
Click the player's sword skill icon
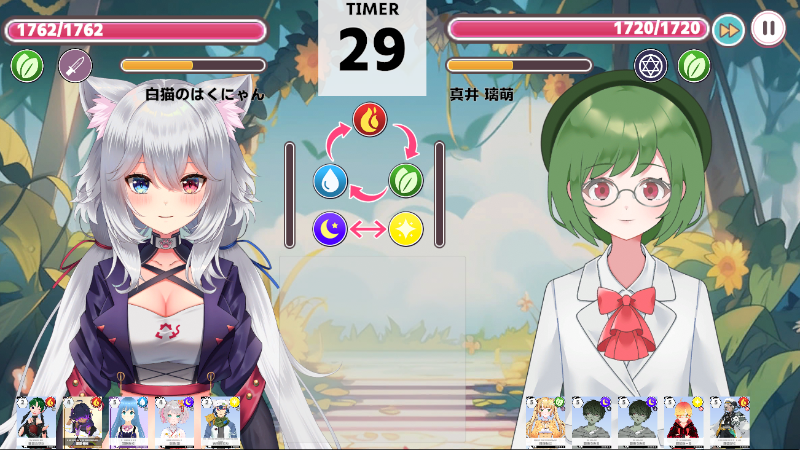pos(75,66)
